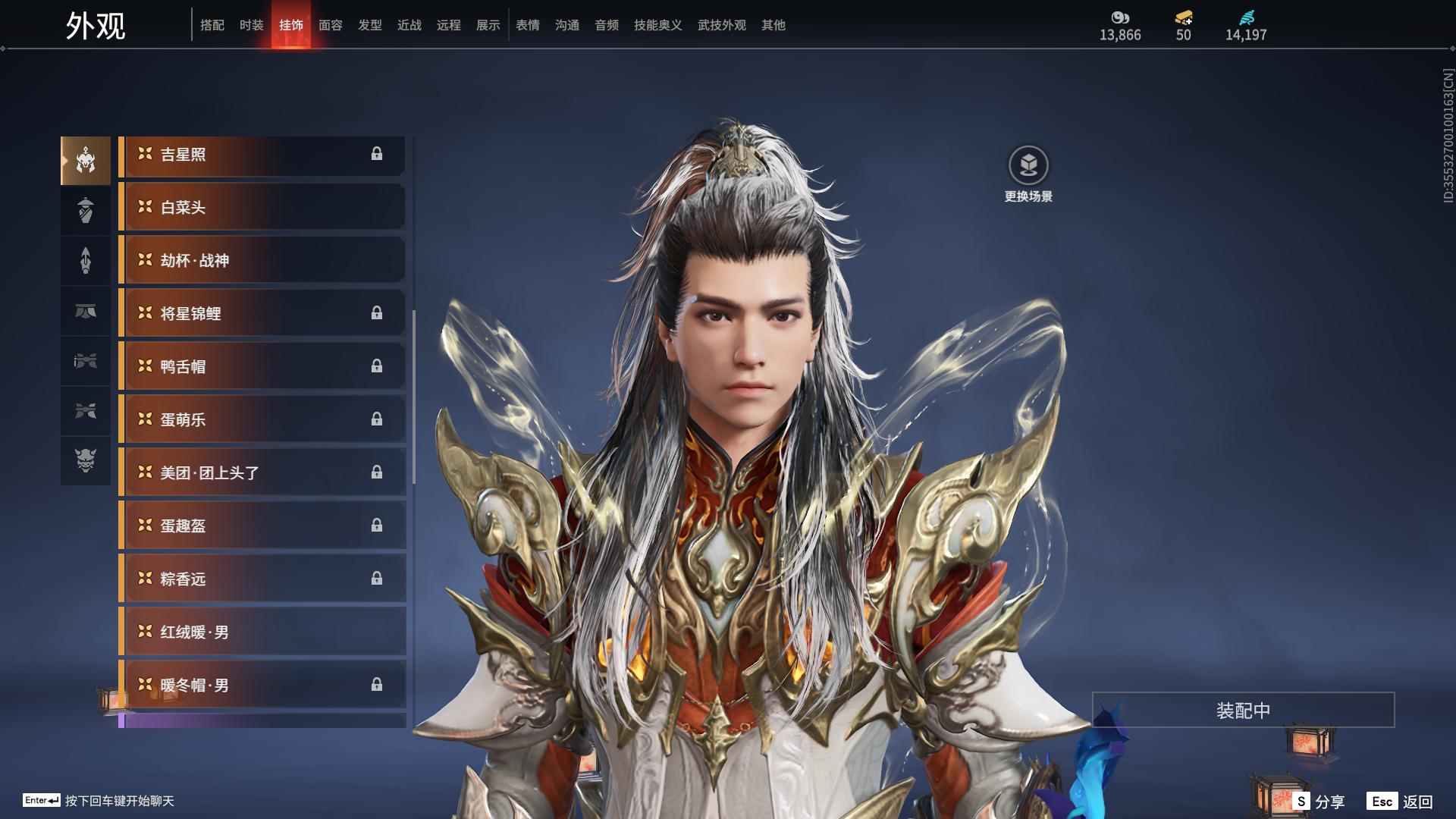This screenshot has width=1456, height=819.
Task: Switch to the 时装 tab
Action: click(250, 25)
